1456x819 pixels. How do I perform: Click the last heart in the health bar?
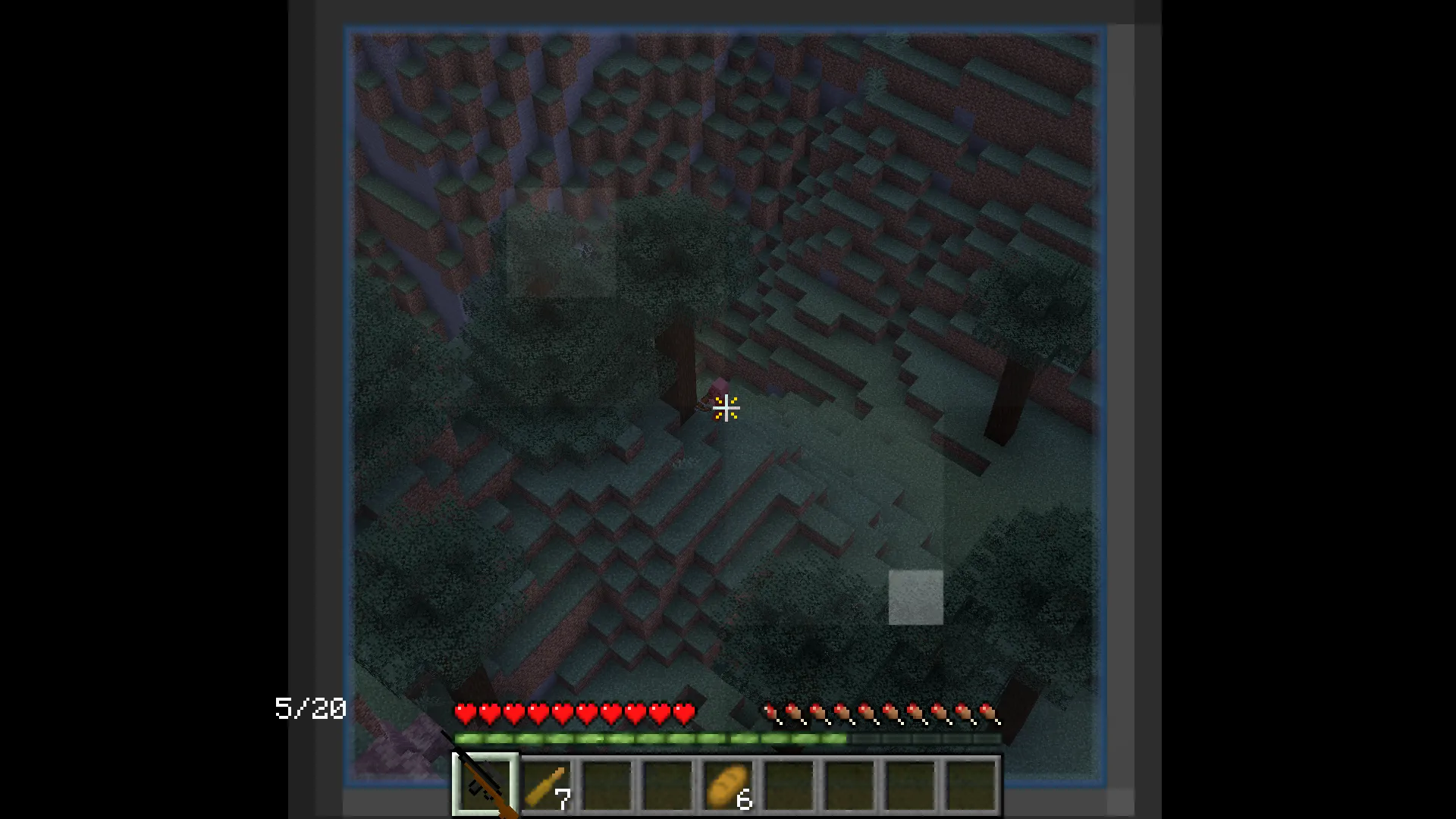682,713
